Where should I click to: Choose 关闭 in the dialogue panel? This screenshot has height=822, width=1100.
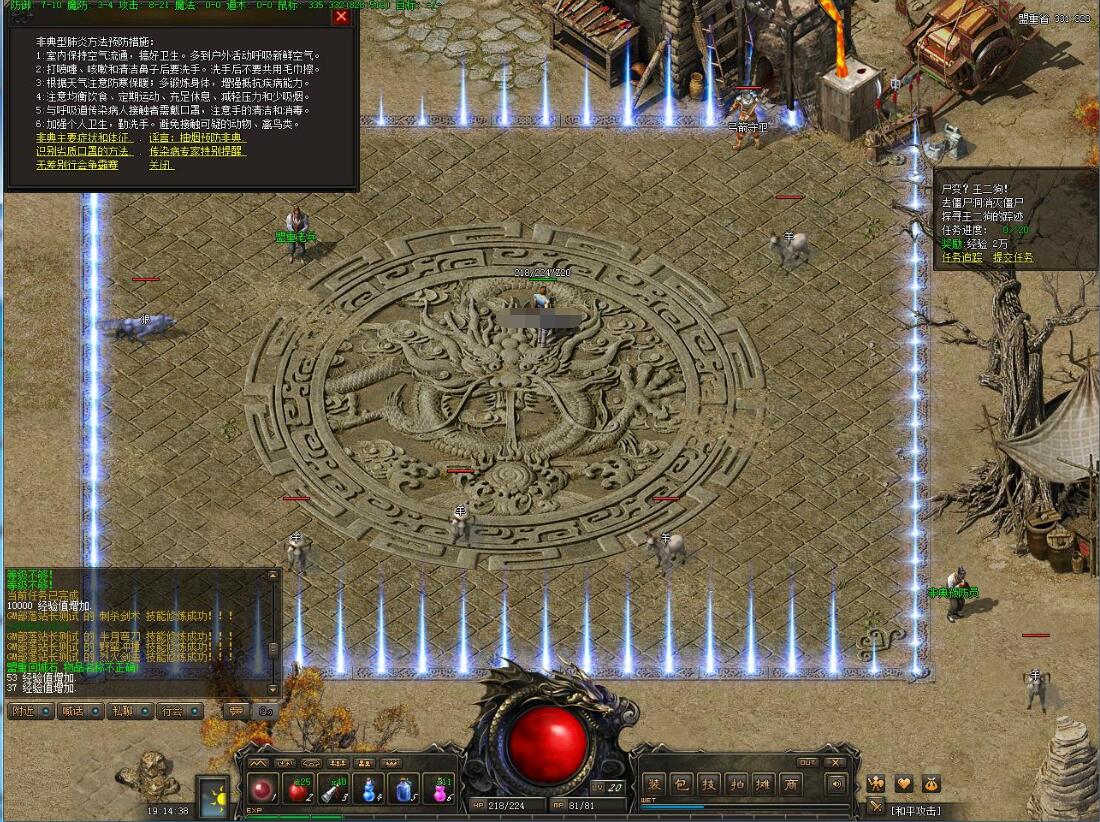coord(161,165)
